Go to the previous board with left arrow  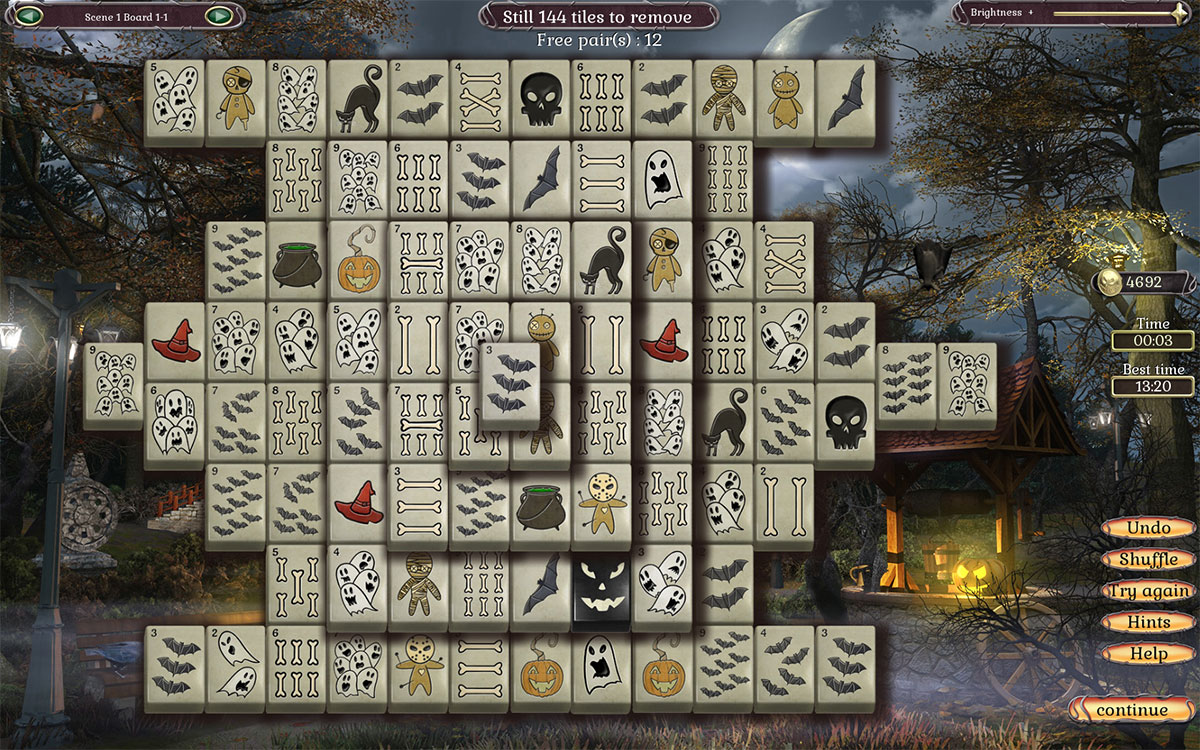[29, 15]
